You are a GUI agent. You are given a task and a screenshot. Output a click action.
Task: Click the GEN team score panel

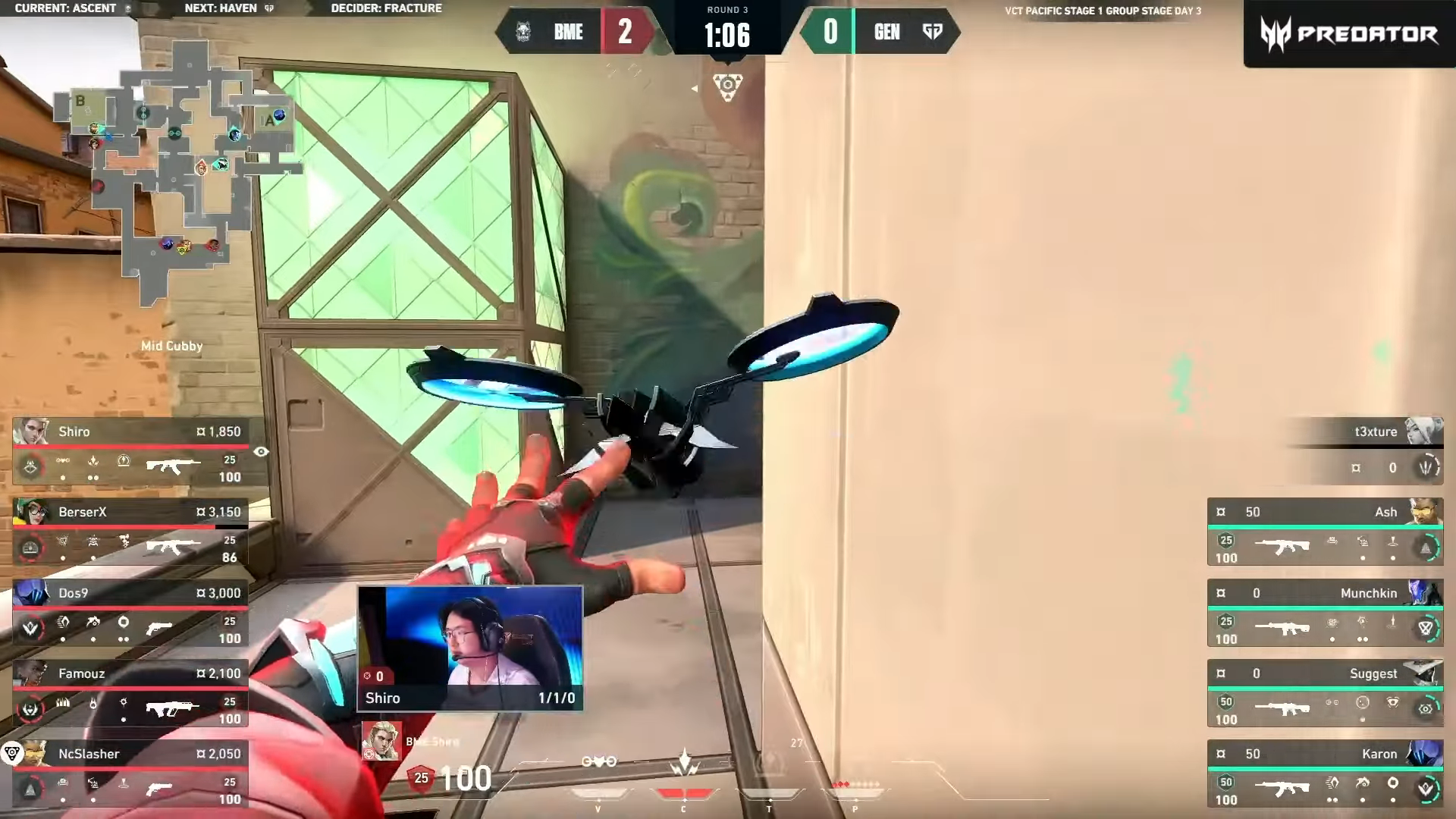[880, 32]
